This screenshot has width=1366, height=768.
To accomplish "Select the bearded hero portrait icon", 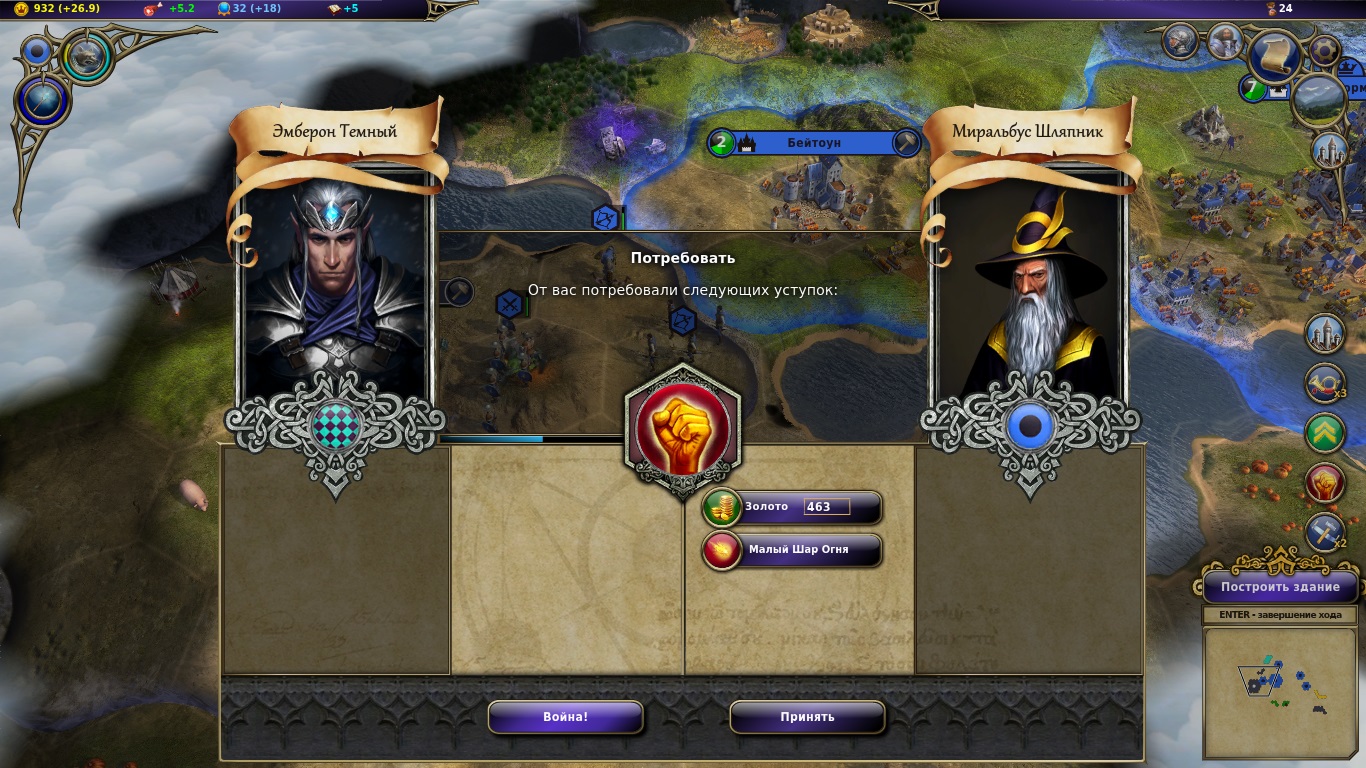I will click(1225, 42).
